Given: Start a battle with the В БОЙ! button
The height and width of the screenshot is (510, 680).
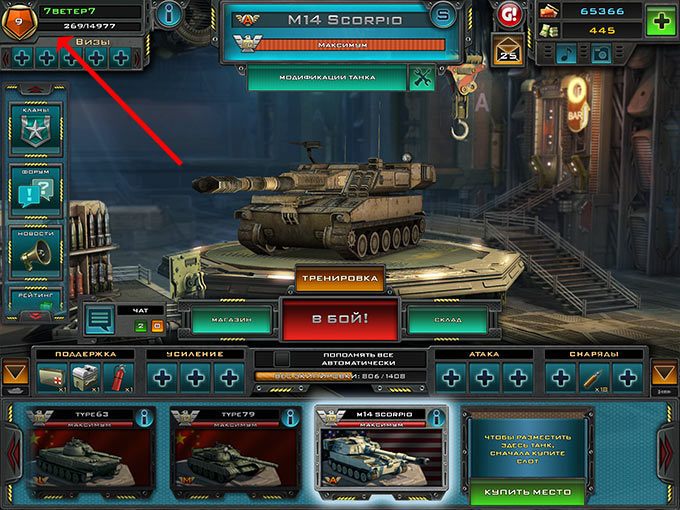Looking at the screenshot, I should [340, 321].
